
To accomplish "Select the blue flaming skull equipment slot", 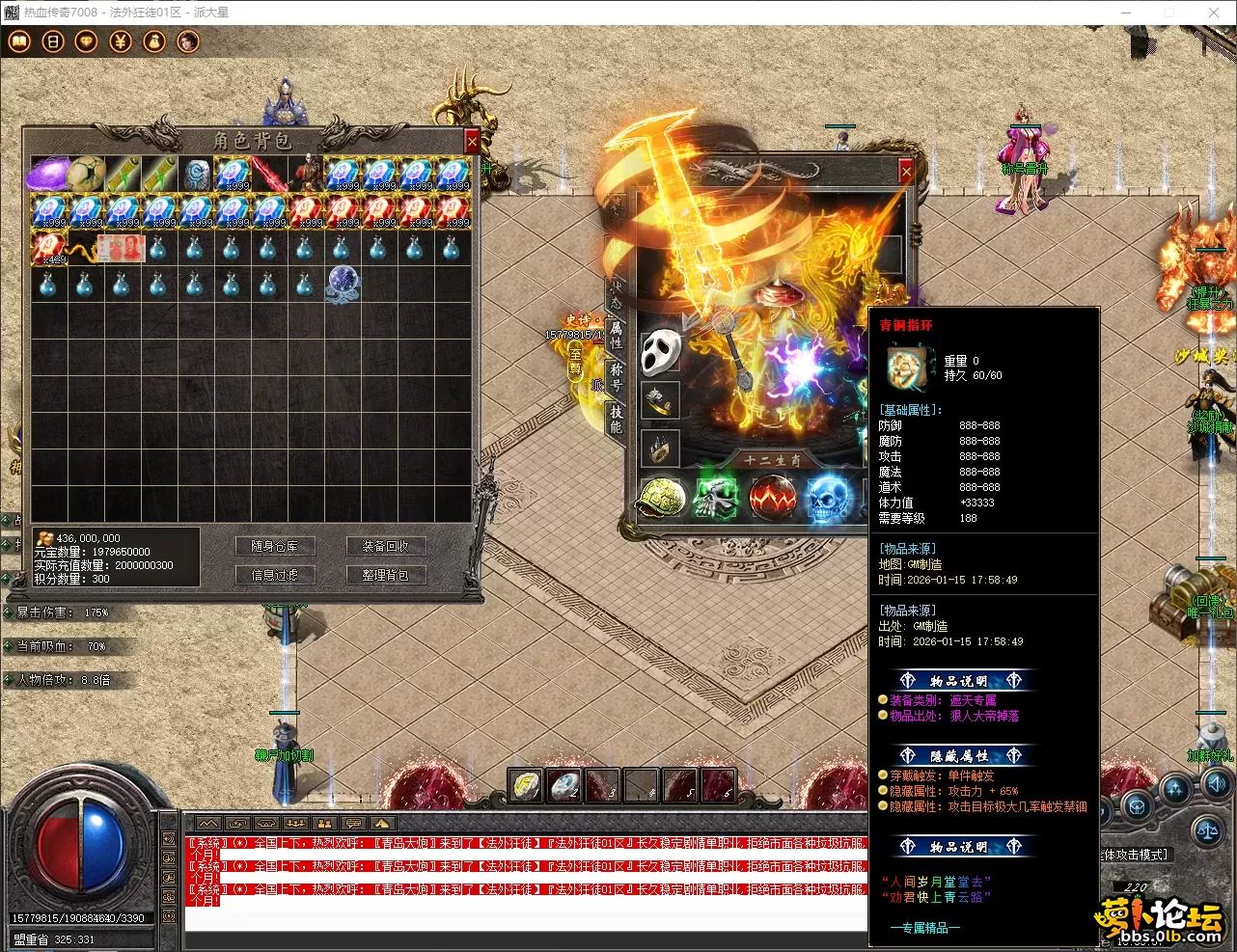I will (x=828, y=499).
